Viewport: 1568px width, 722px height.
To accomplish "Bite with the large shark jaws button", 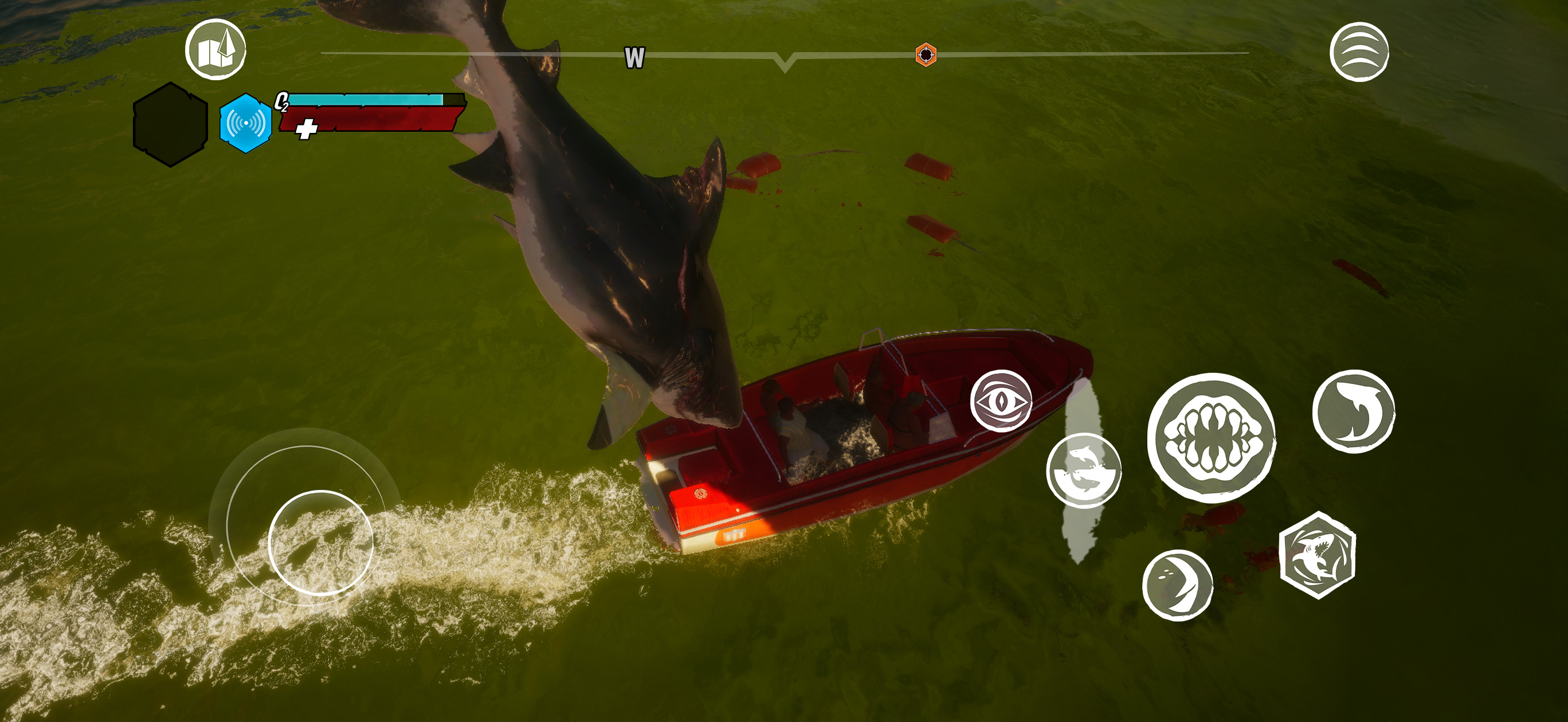I will pyautogui.click(x=1211, y=438).
